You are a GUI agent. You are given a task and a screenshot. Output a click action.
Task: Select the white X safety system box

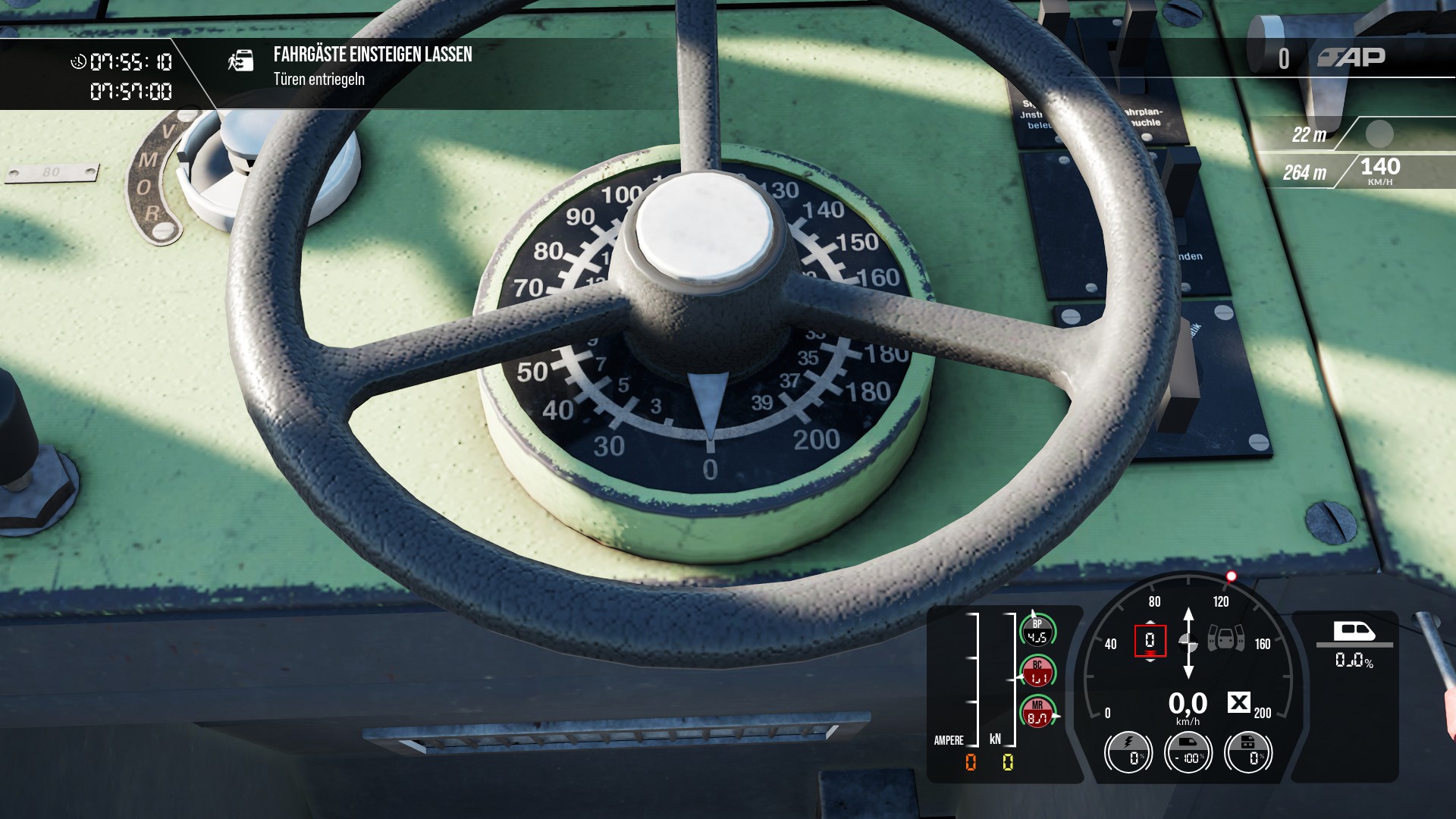point(1238,703)
